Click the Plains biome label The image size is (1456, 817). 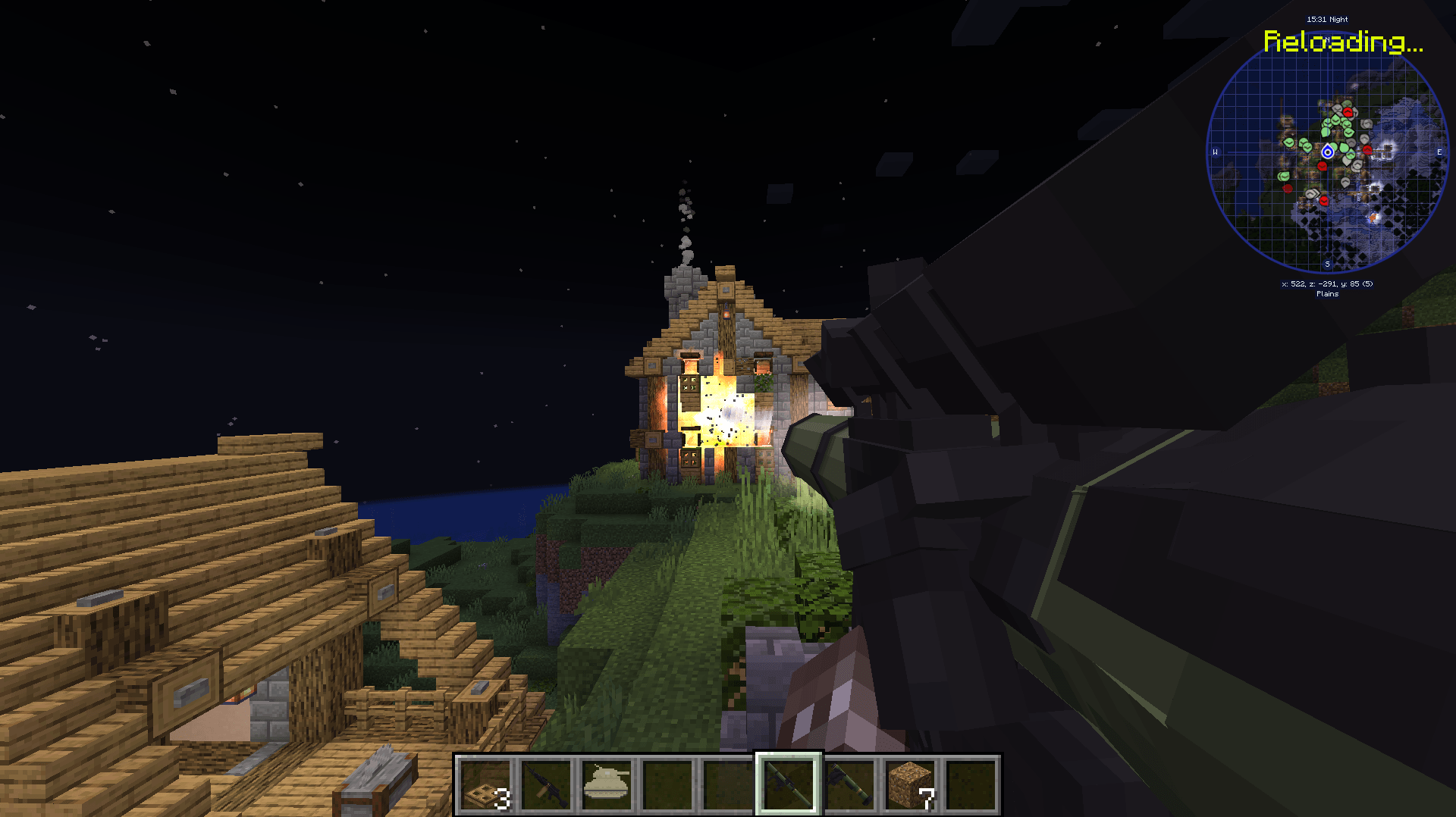click(1328, 293)
